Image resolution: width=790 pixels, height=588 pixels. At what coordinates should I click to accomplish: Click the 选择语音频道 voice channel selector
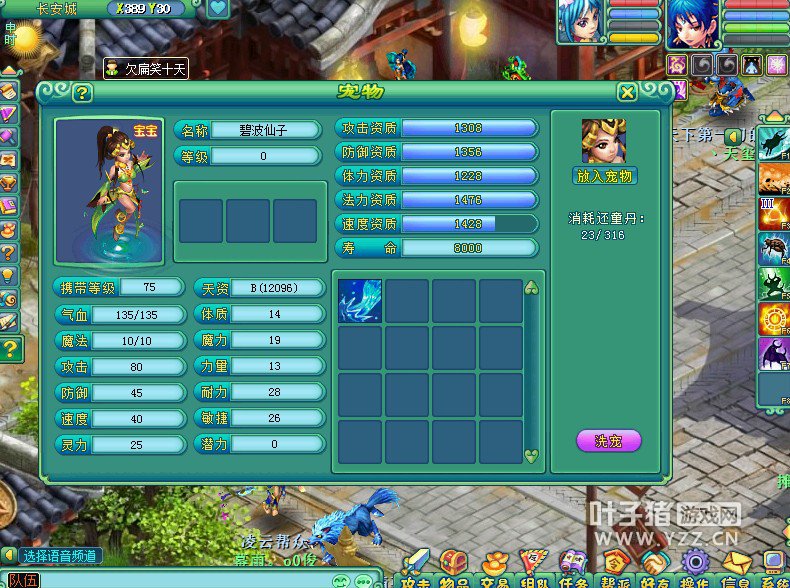coord(60,556)
